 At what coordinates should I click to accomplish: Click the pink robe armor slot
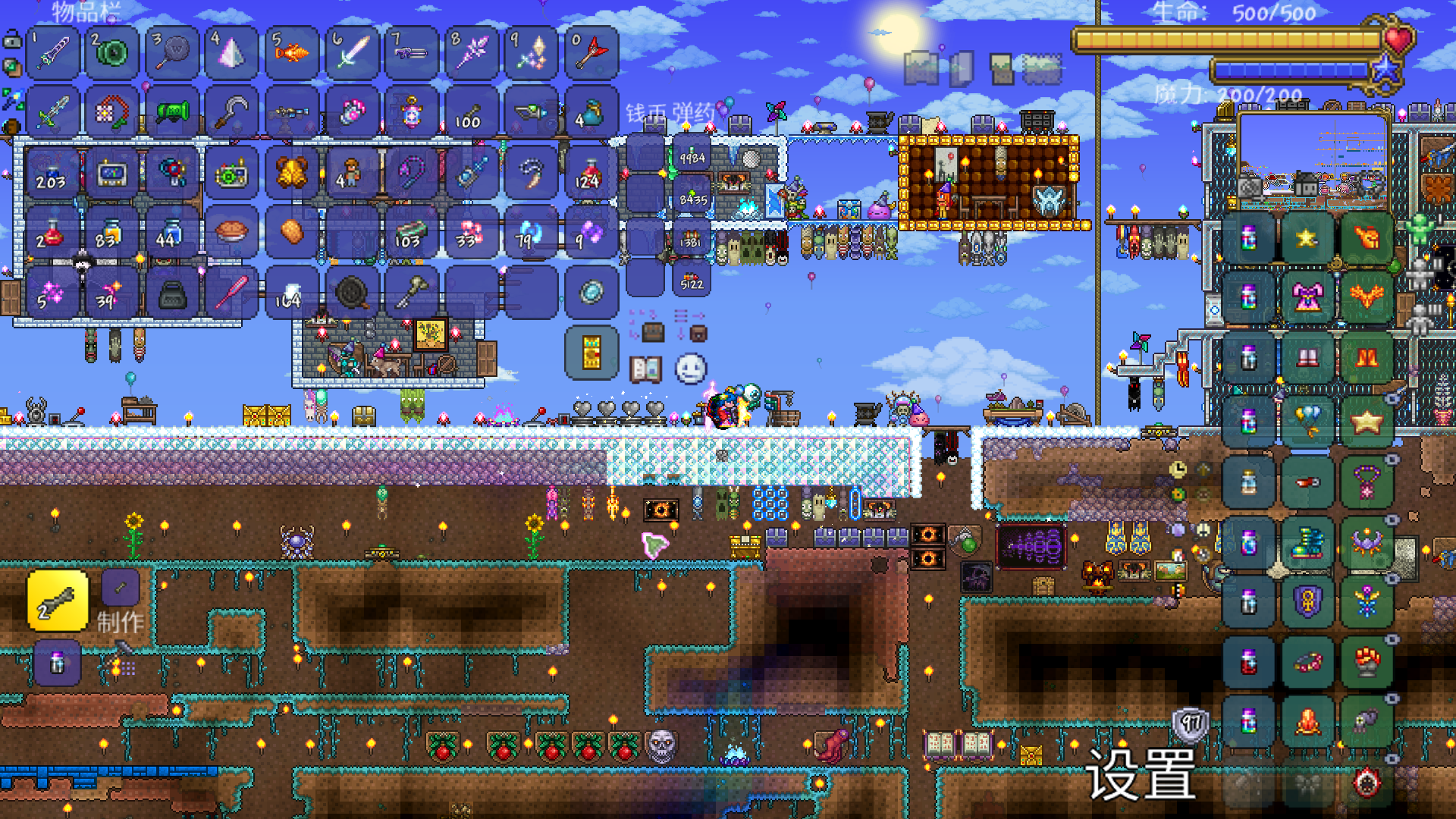(1307, 297)
